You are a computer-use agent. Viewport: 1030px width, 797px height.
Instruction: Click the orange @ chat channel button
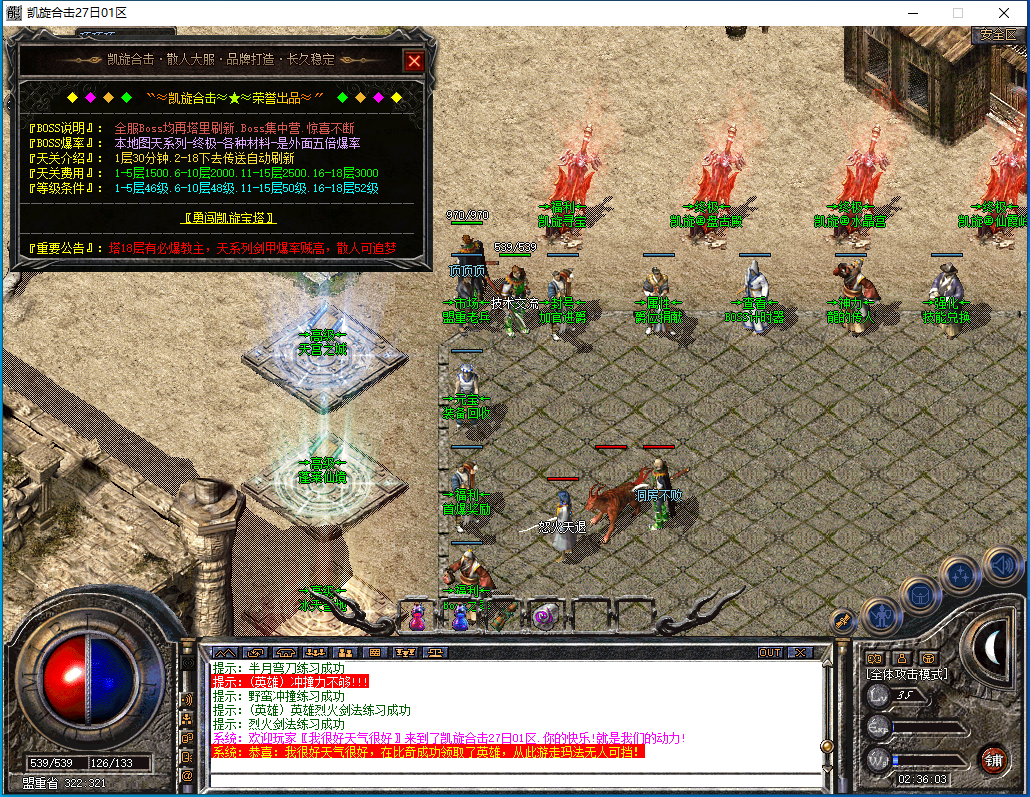187,775
